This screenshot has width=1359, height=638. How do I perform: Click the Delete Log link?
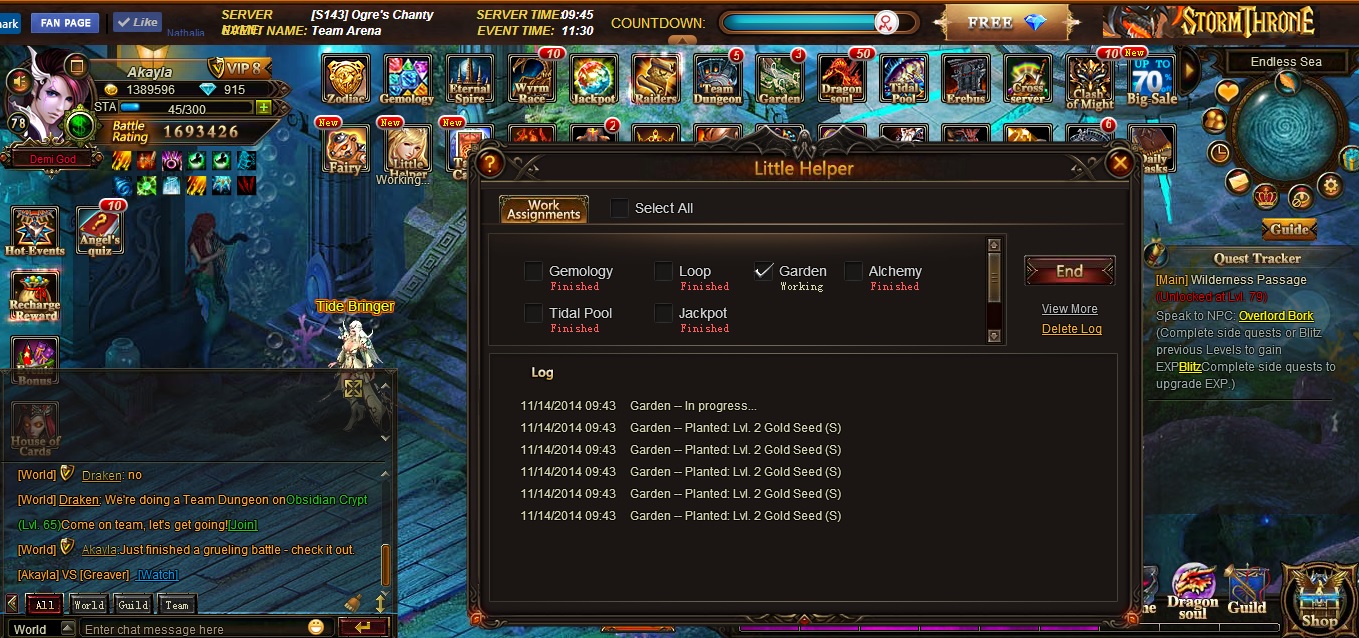1071,329
